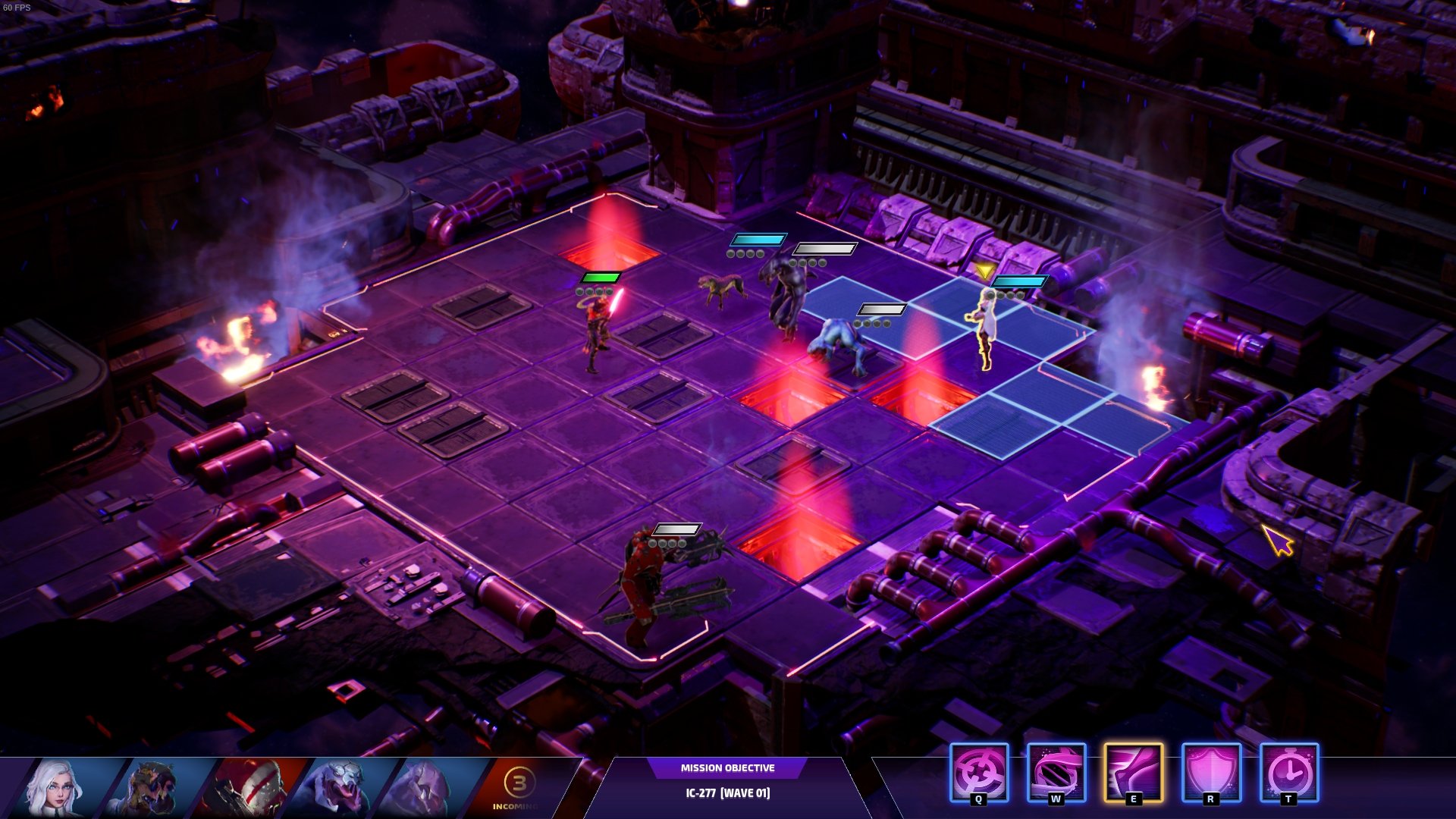1456x819 pixels.
Task: Select the highlighted dash kick ability
Action: pos(1134,773)
